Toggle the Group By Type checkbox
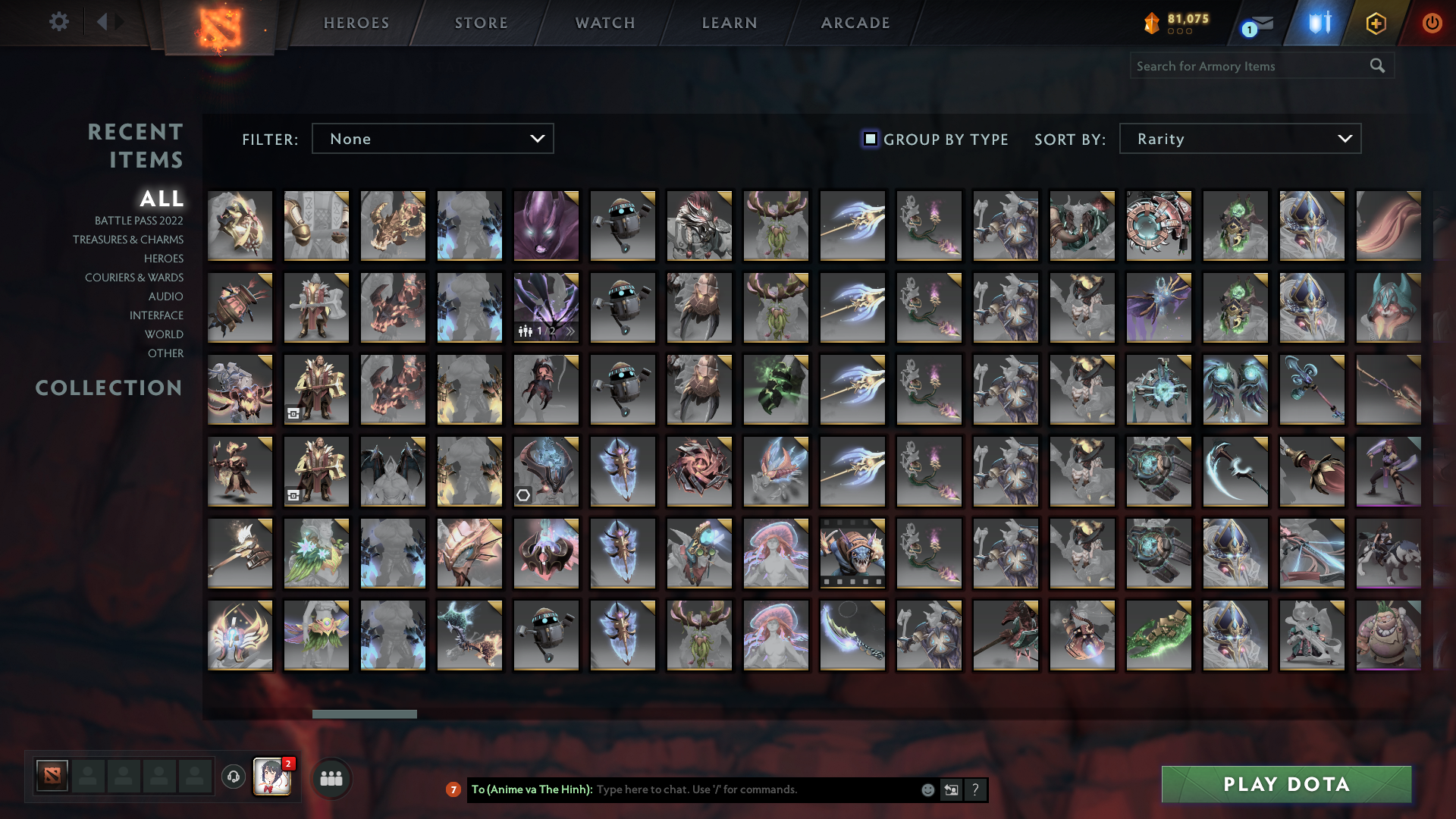This screenshot has width=1456, height=819. coord(869,139)
